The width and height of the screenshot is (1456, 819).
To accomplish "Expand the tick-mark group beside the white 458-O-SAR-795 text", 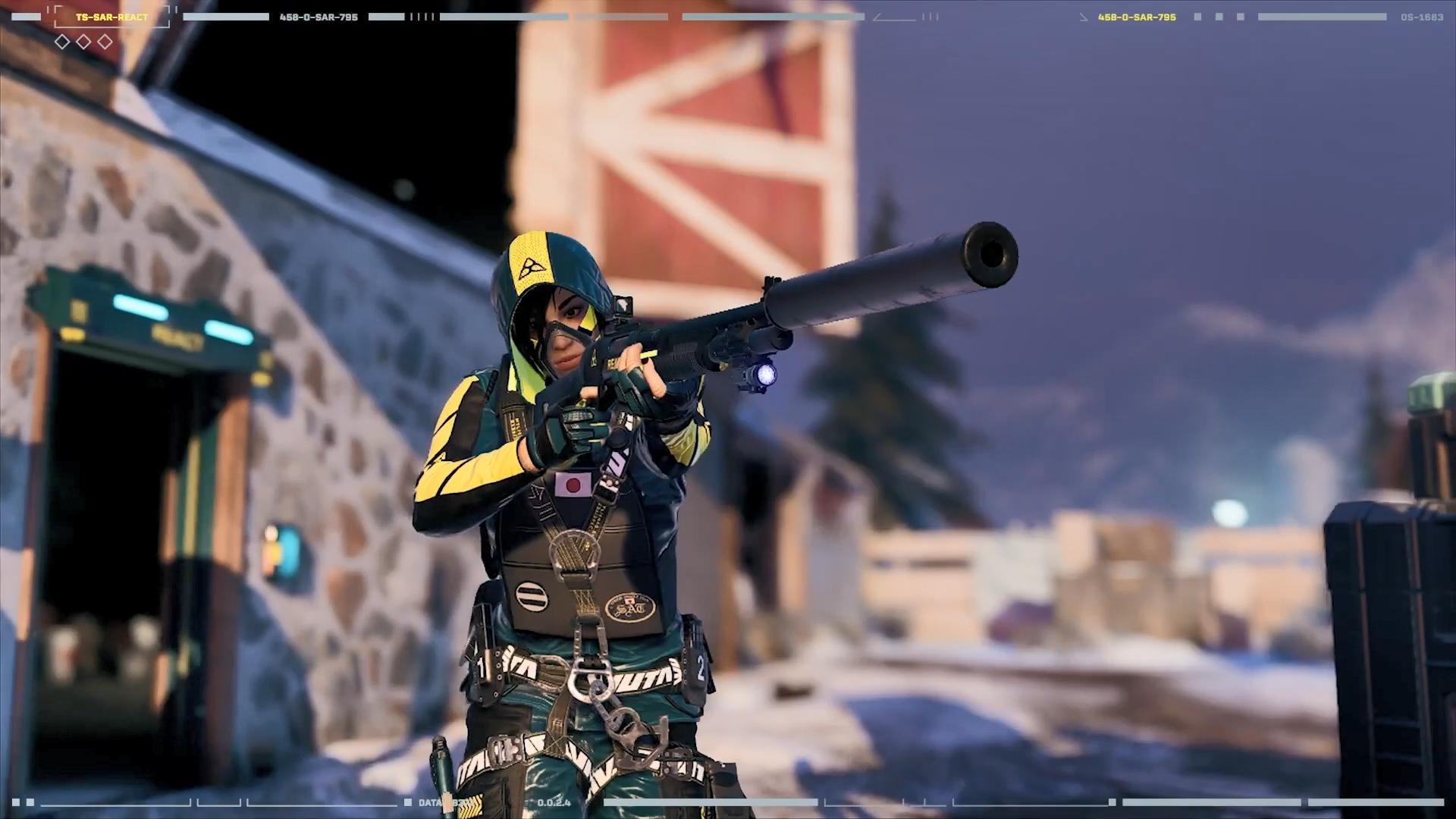I will click(421, 17).
